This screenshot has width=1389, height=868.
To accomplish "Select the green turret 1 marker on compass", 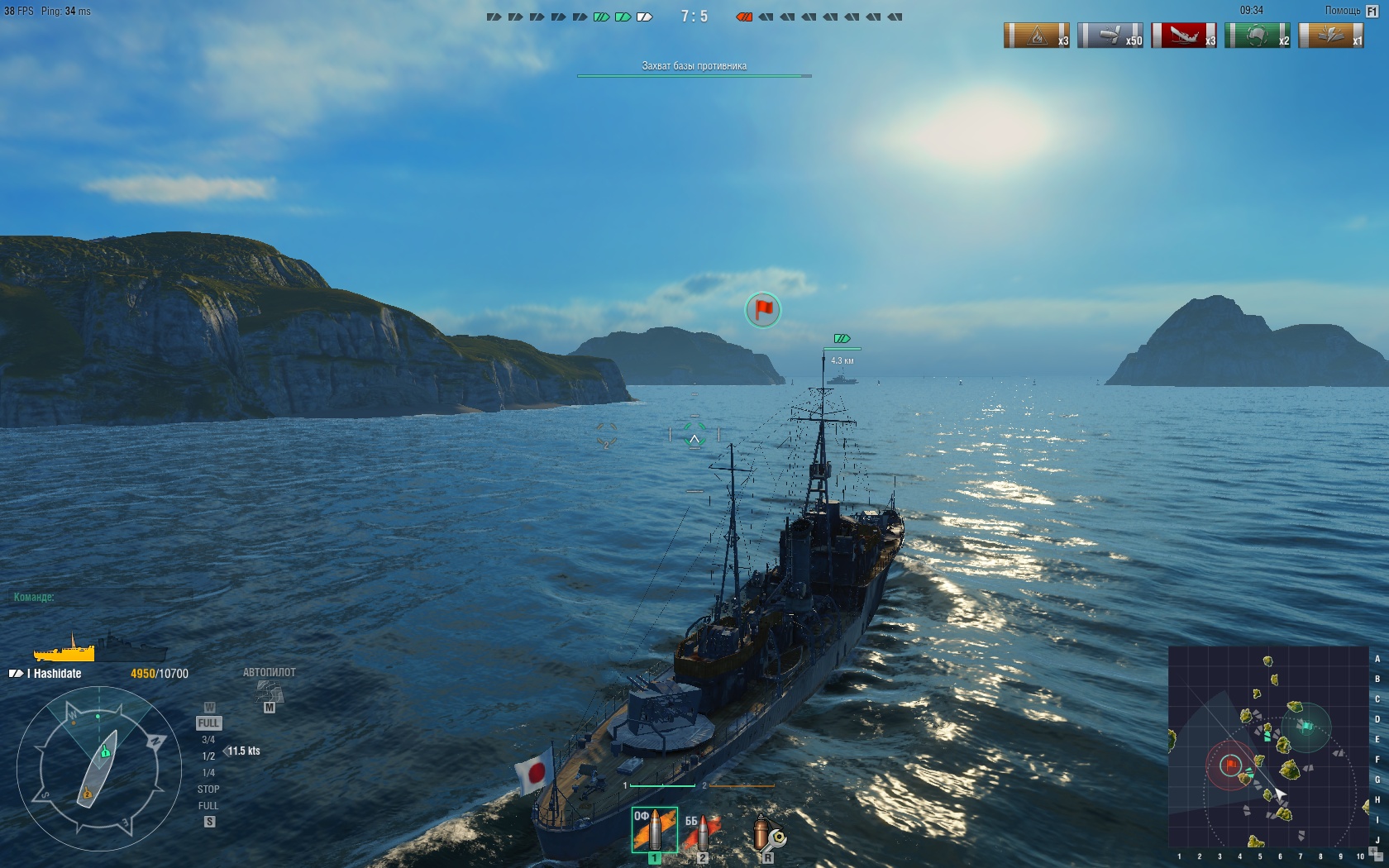I will (x=106, y=752).
